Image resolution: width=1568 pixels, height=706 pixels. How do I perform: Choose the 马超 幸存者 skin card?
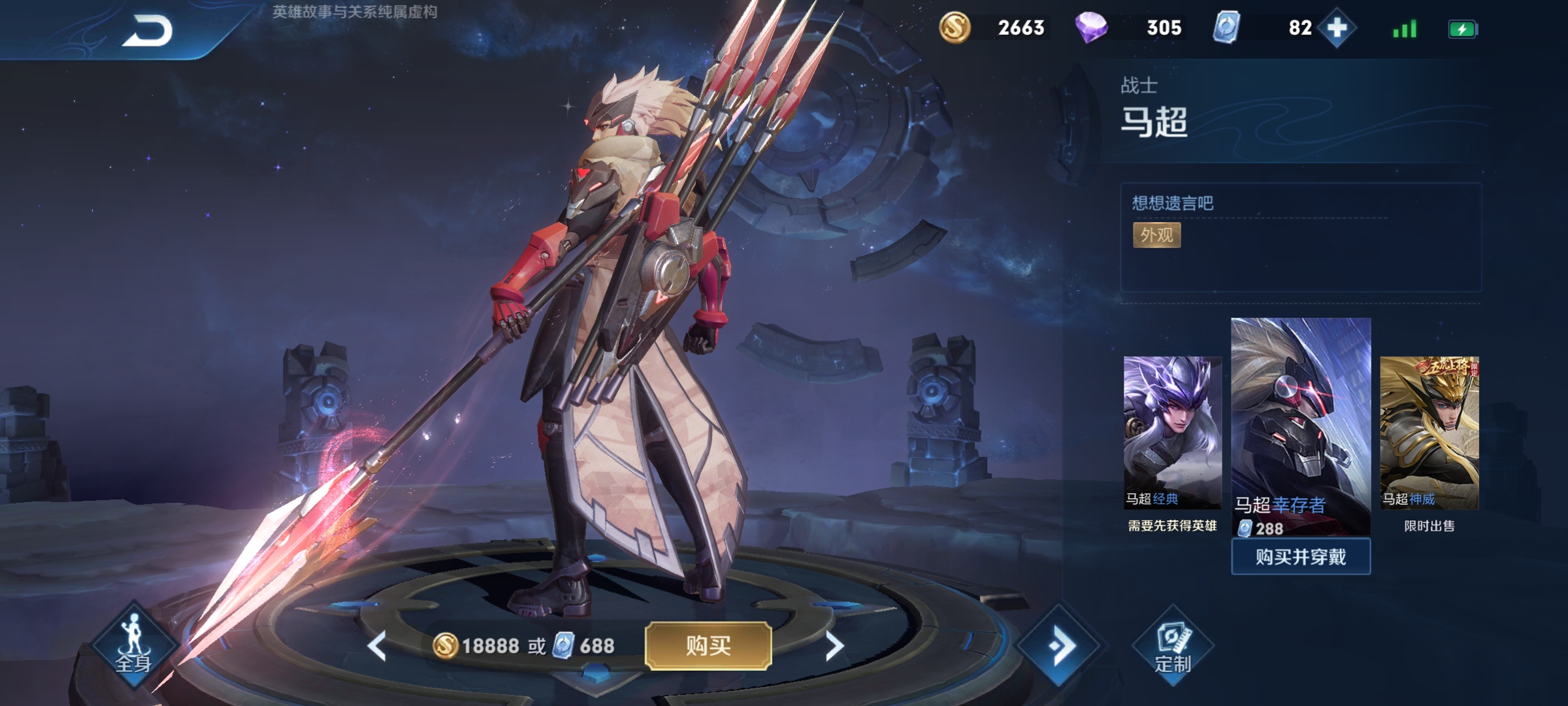pyautogui.click(x=1300, y=426)
